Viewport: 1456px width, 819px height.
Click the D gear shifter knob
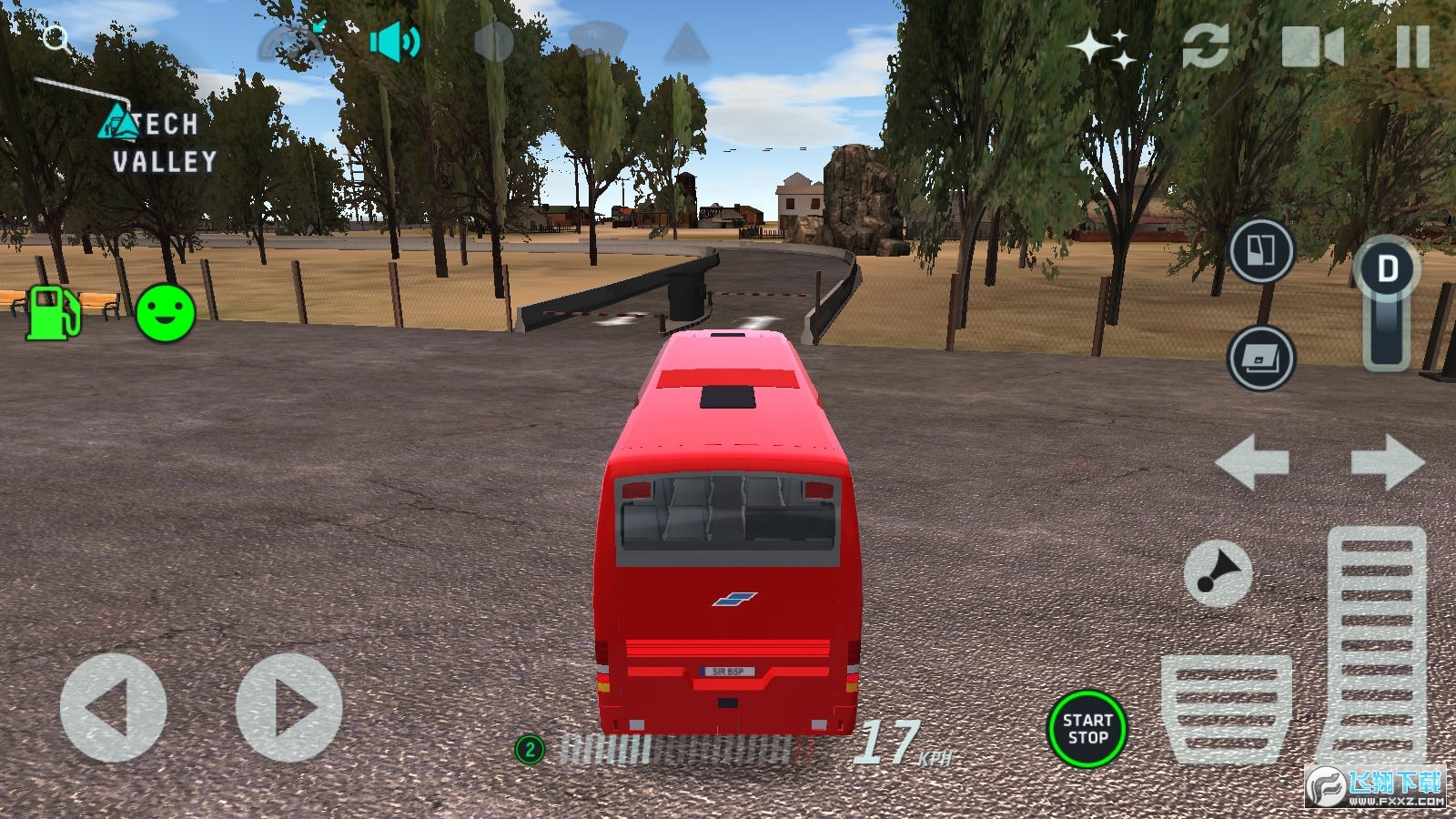[1387, 270]
